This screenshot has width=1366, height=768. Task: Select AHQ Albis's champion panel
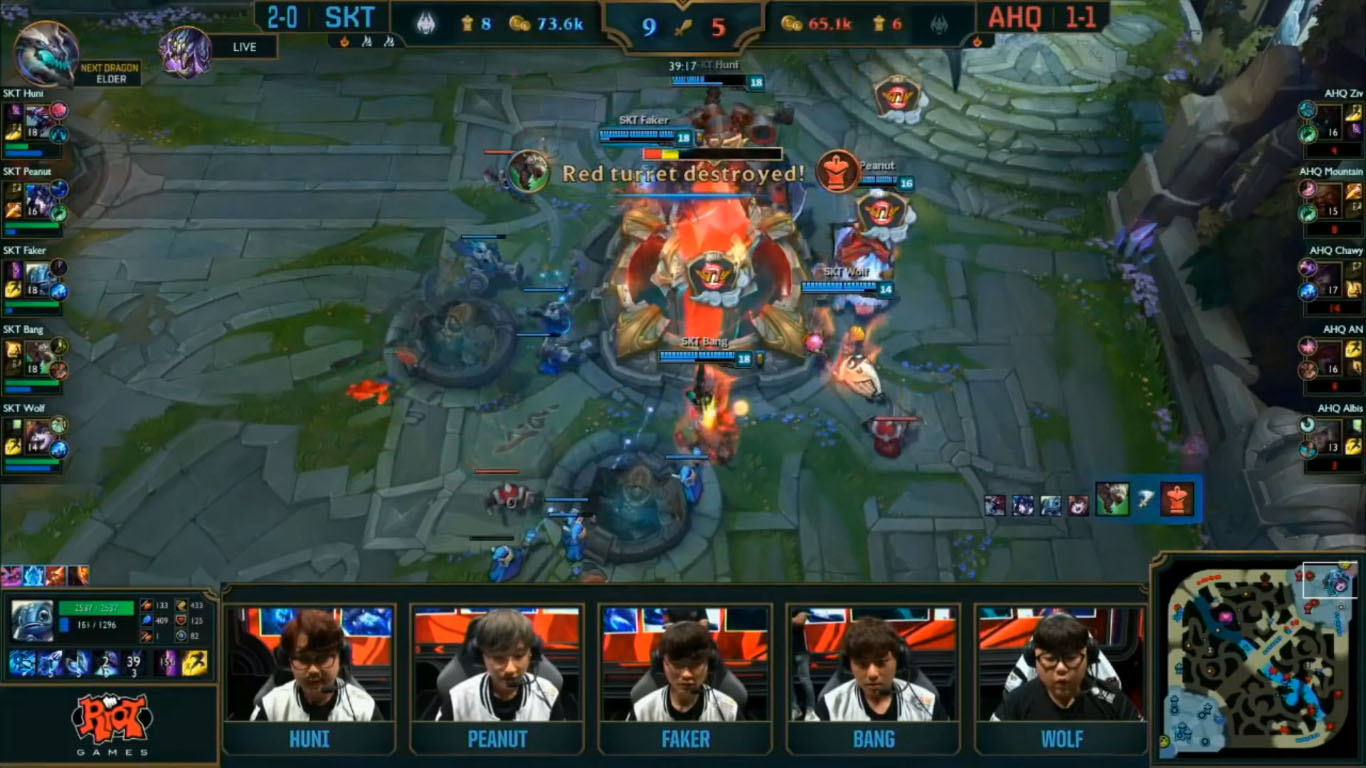[1330, 438]
